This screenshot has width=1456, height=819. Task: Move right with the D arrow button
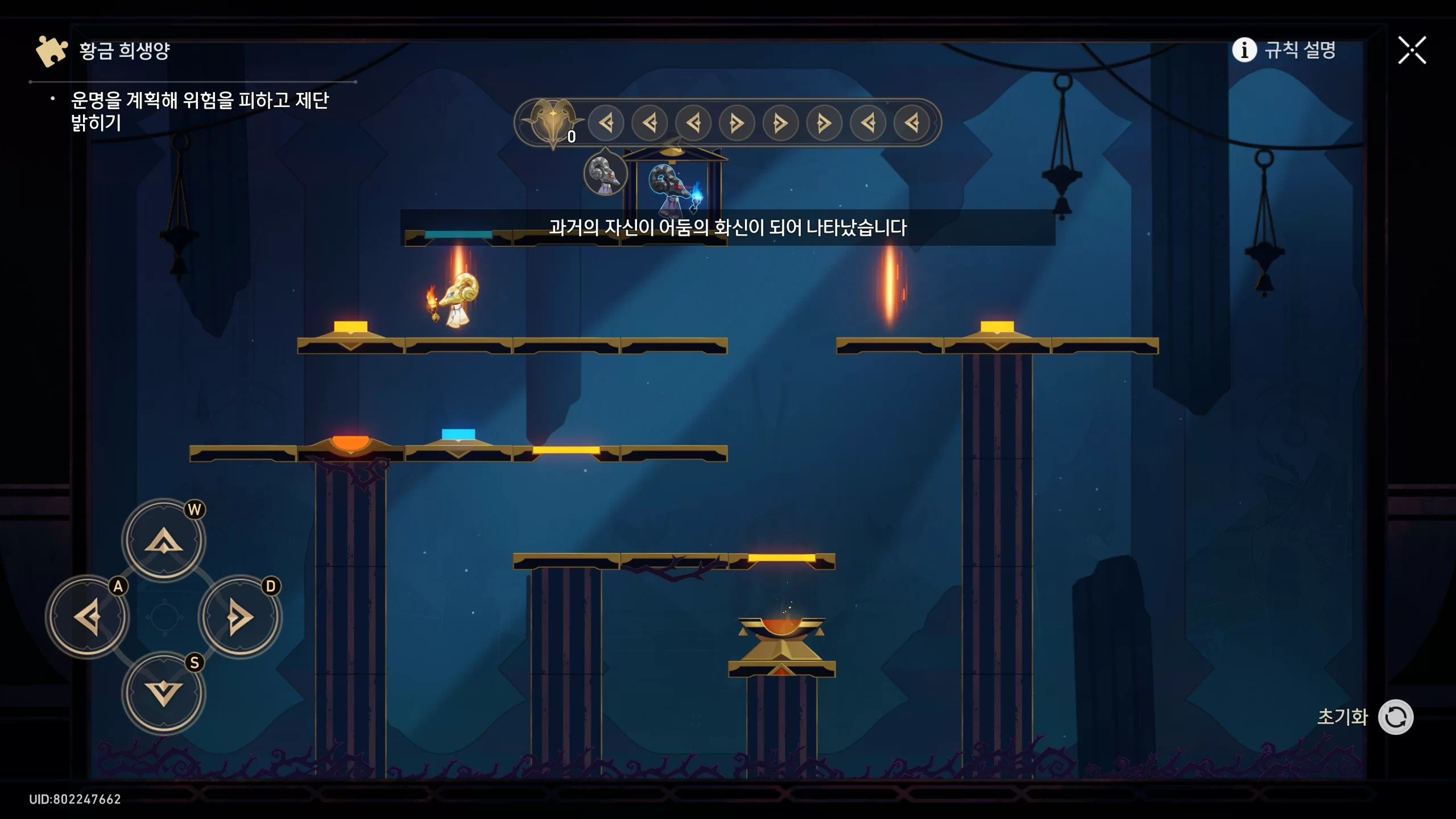tap(240, 617)
